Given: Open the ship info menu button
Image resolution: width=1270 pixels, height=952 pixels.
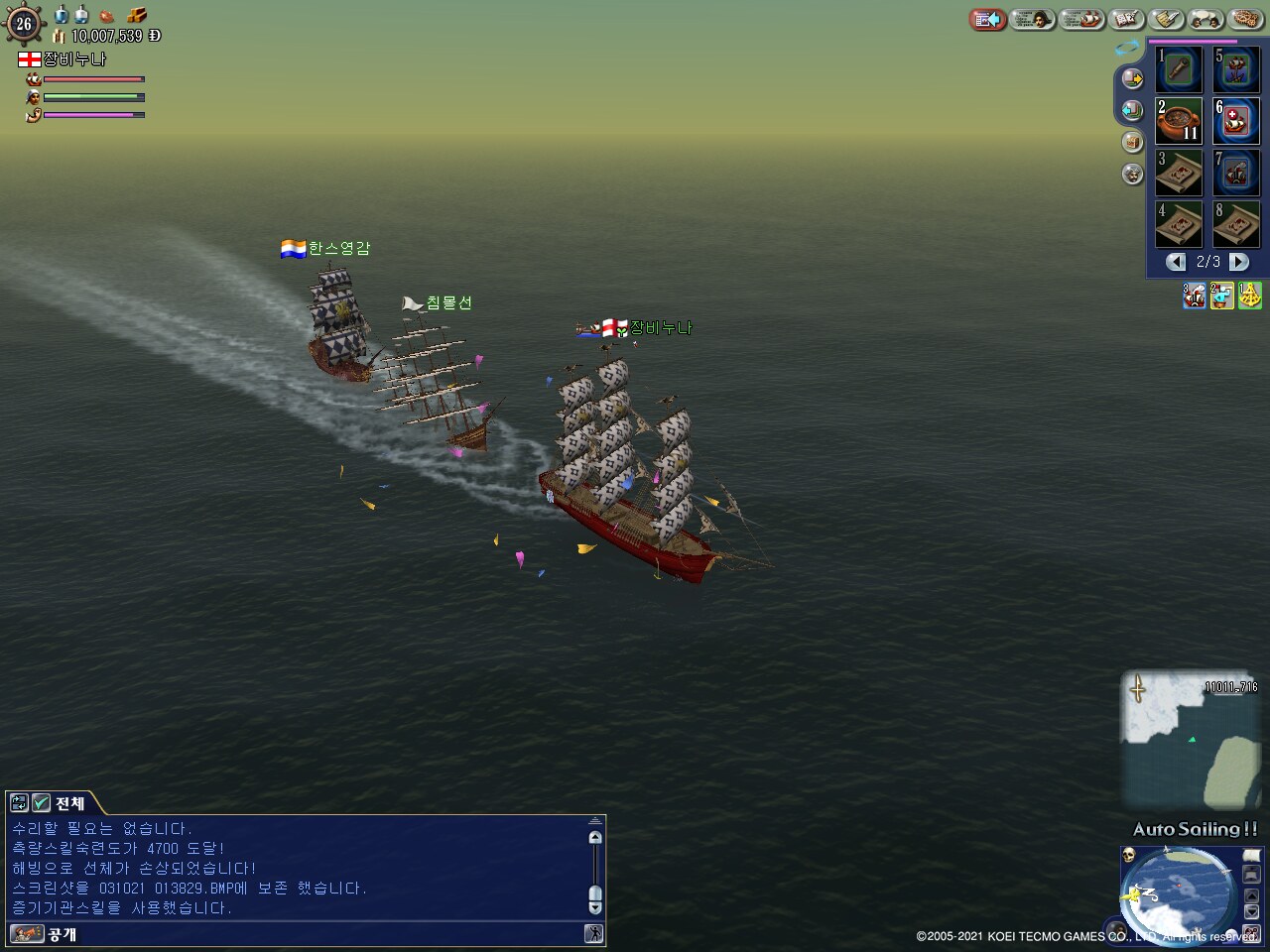Looking at the screenshot, I should tap(1081, 19).
